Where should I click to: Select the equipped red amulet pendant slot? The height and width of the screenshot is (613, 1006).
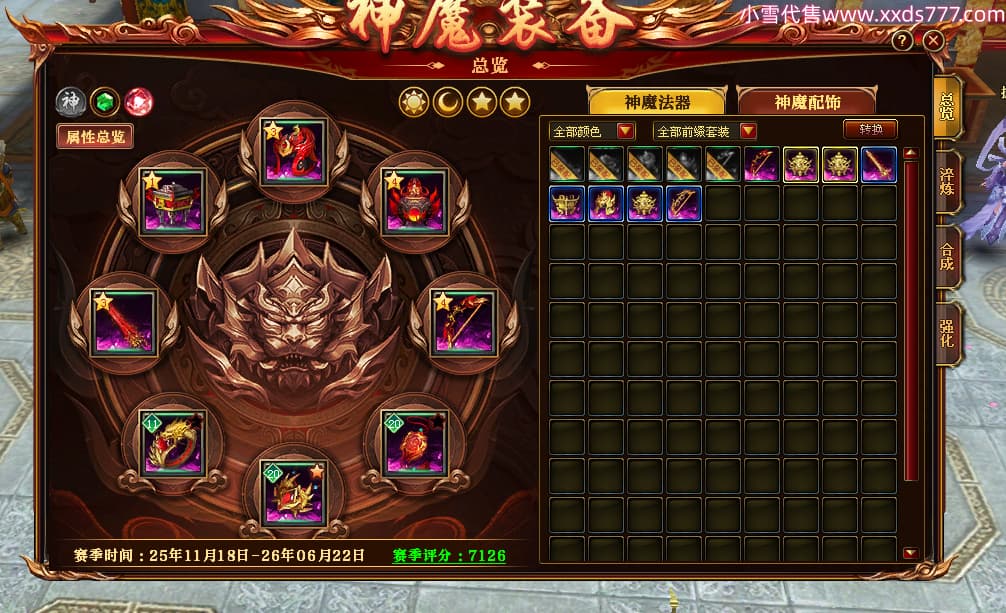click(414, 442)
